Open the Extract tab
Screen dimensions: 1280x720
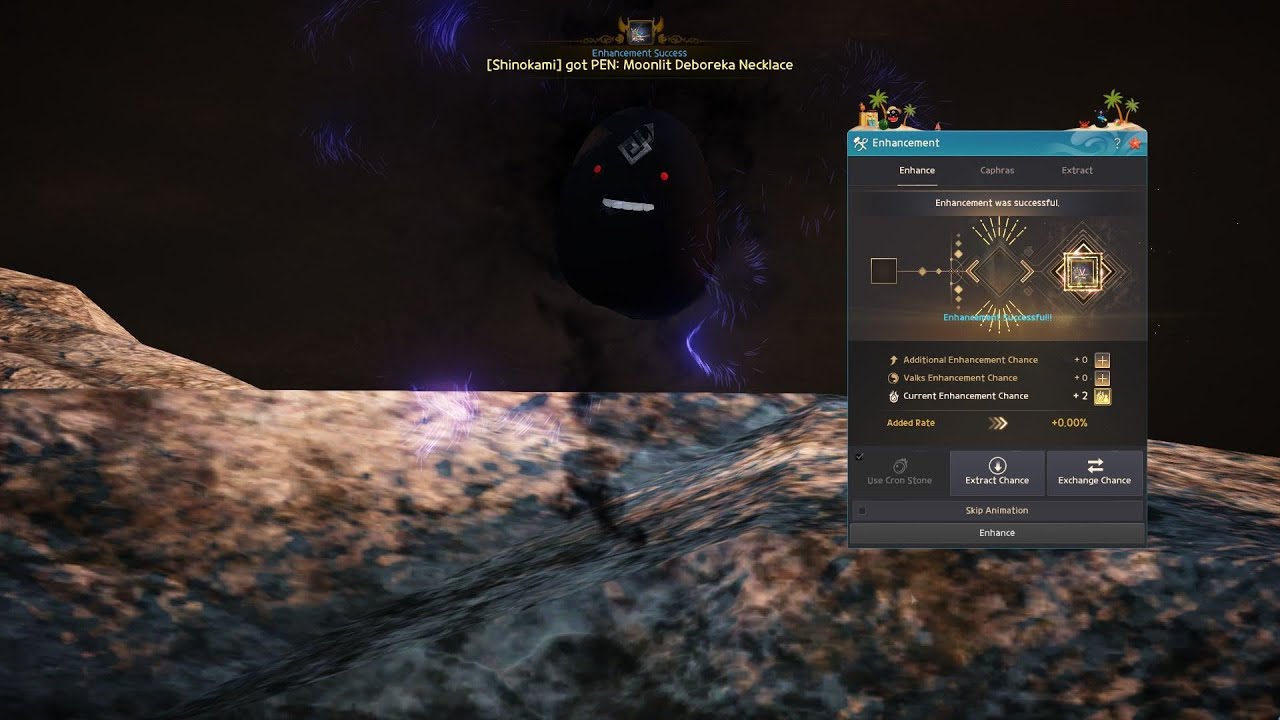(1077, 170)
